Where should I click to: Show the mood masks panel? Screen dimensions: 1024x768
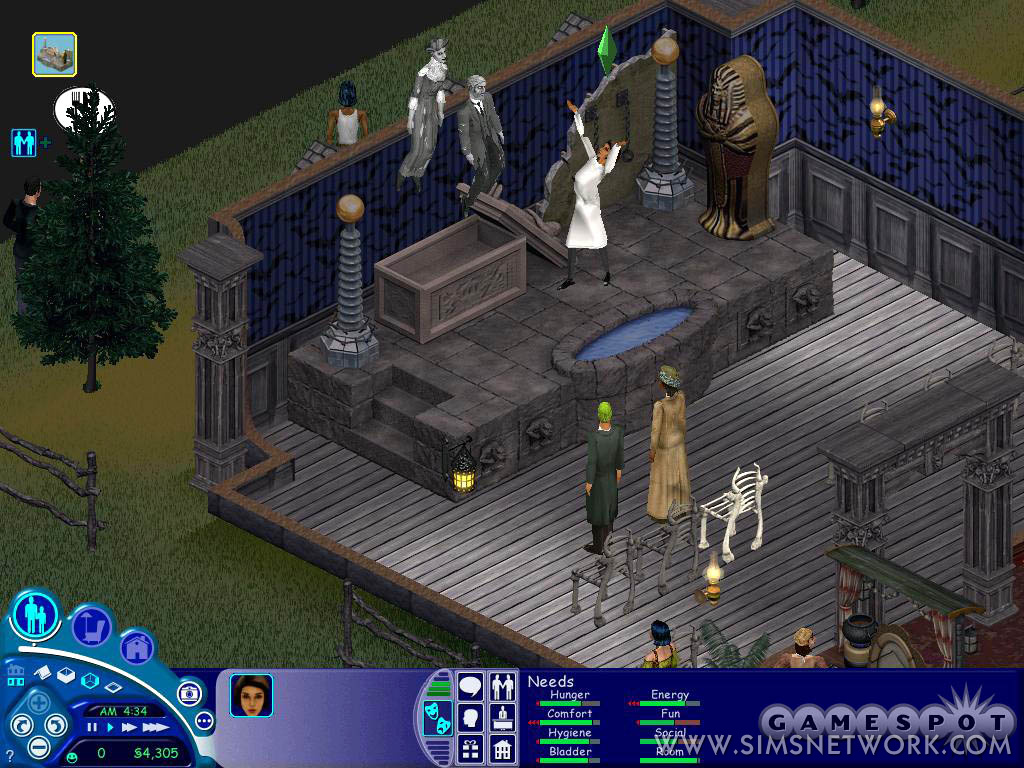click(438, 718)
